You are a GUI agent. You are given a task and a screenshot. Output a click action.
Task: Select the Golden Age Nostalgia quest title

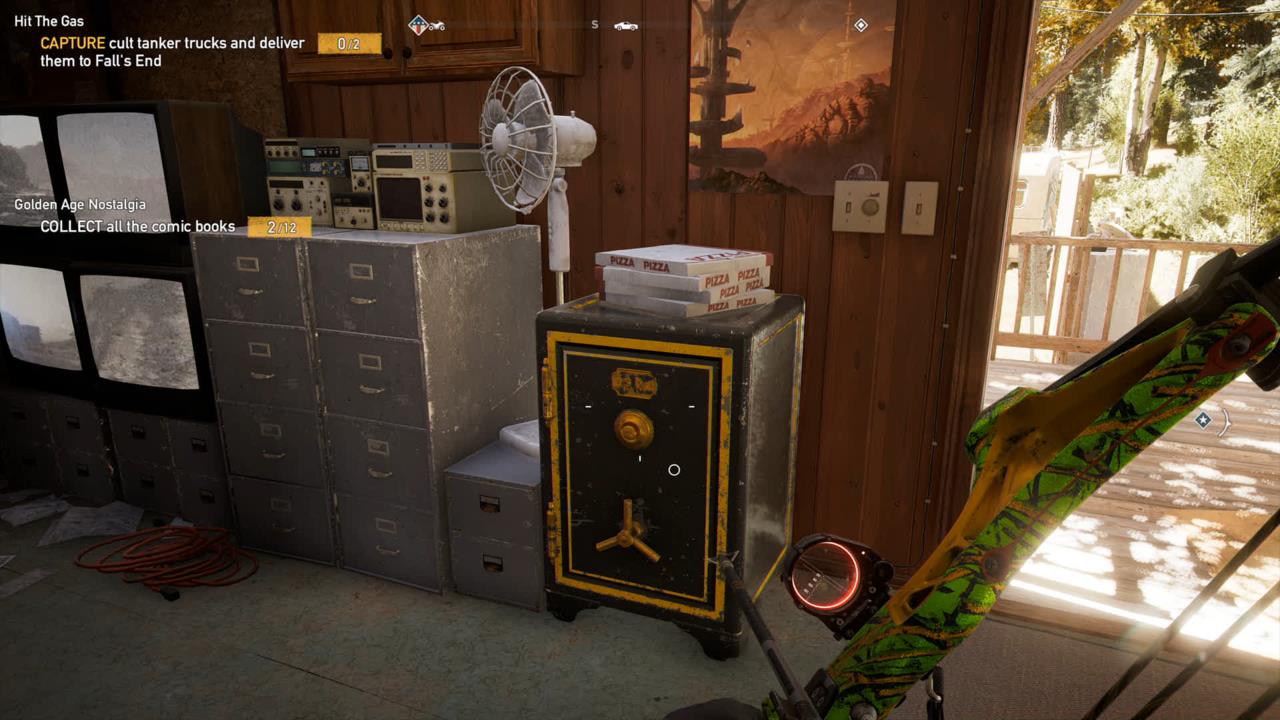tap(78, 203)
